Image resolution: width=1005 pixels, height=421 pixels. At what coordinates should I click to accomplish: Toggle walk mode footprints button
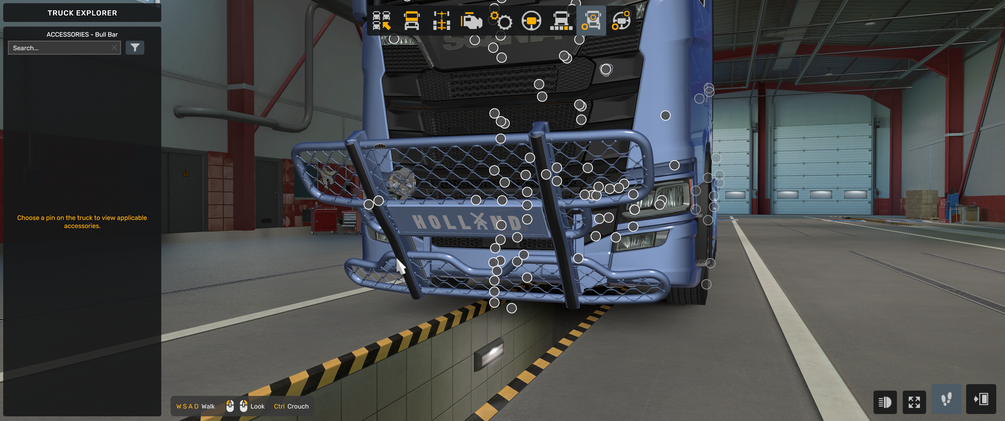pyautogui.click(x=947, y=399)
